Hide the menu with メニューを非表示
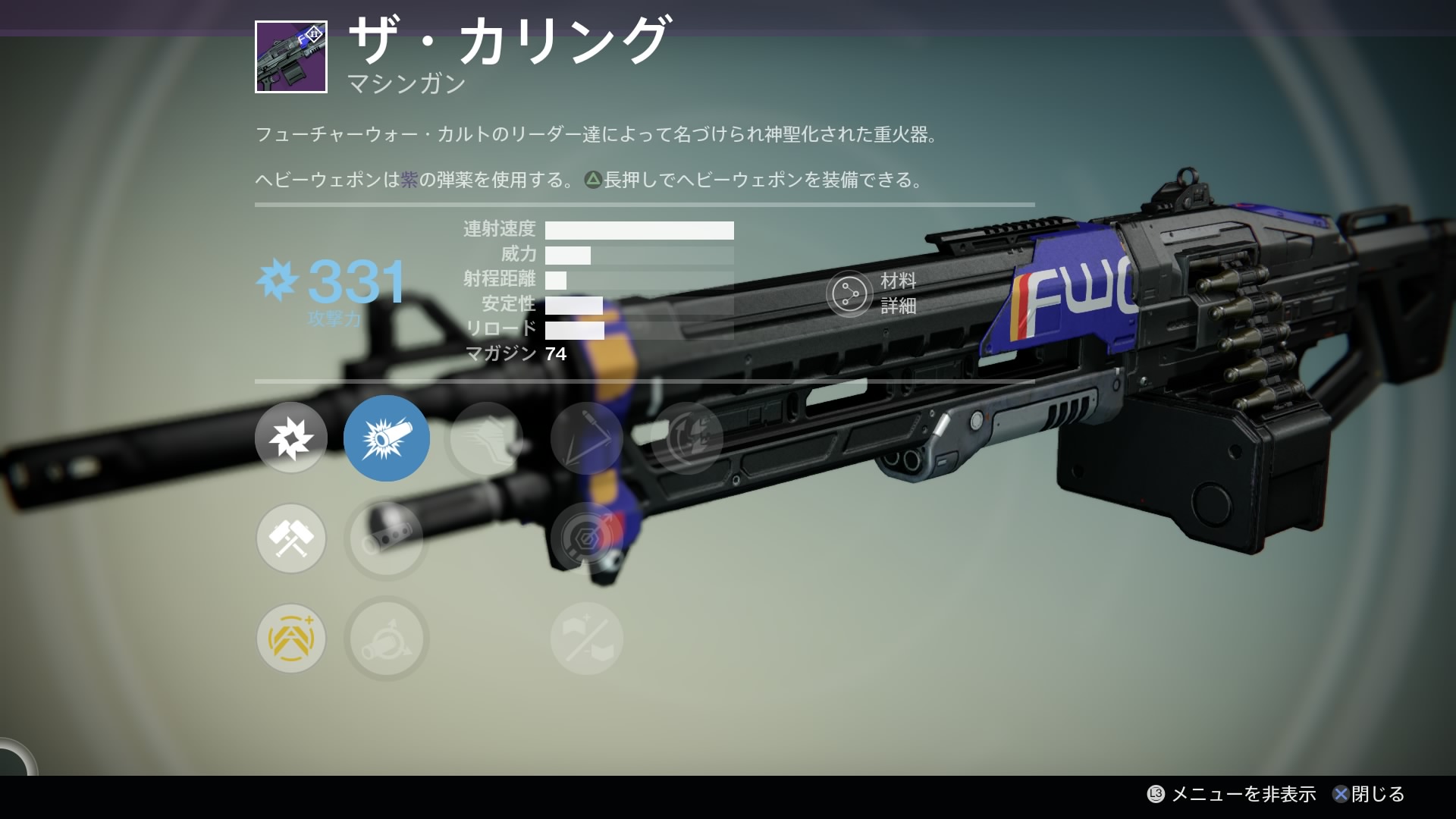Screen dimensions: 1456x819 tap(1233, 794)
